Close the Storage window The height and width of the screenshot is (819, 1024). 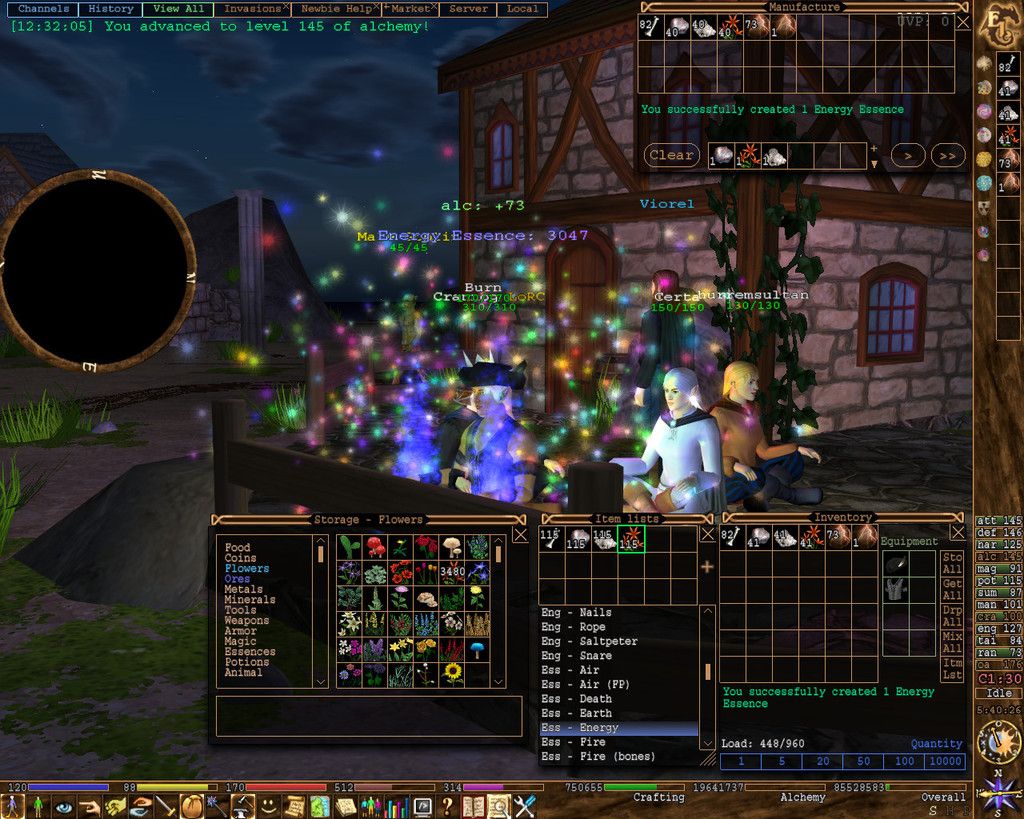[x=520, y=535]
